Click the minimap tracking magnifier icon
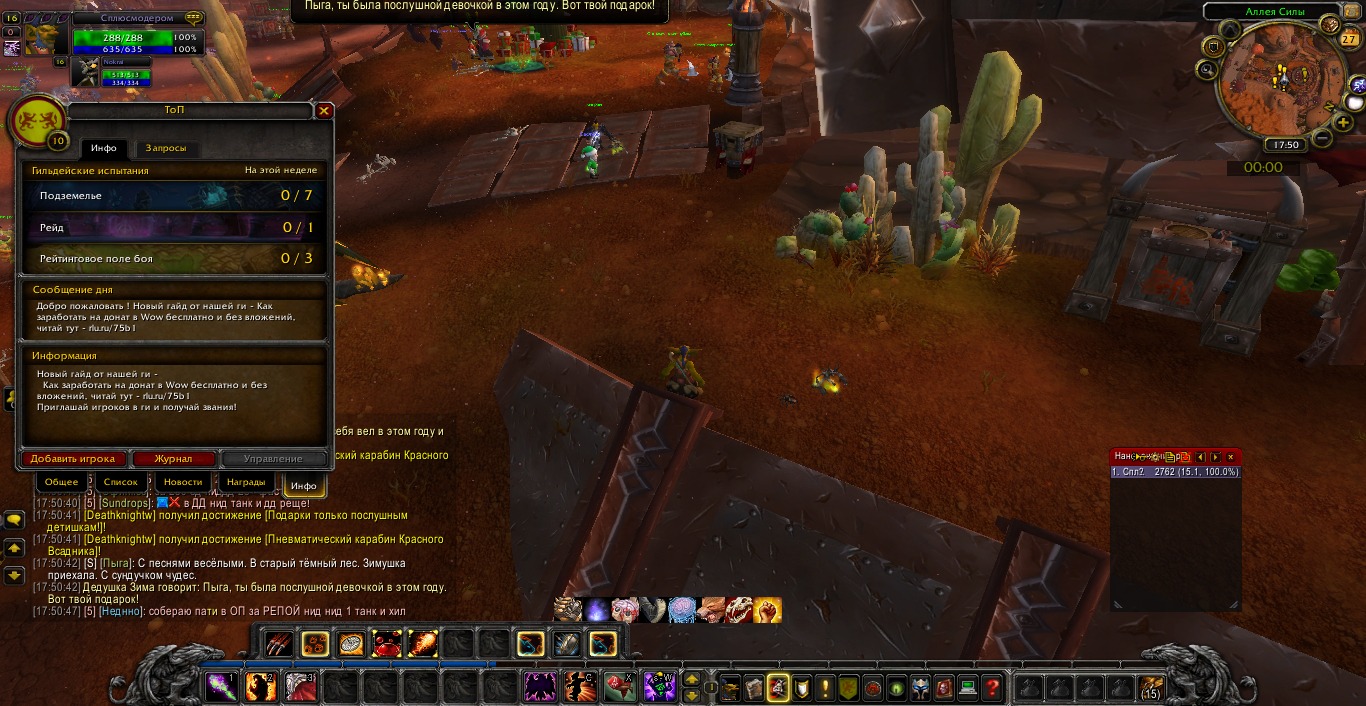The image size is (1366, 706). click(x=1207, y=70)
